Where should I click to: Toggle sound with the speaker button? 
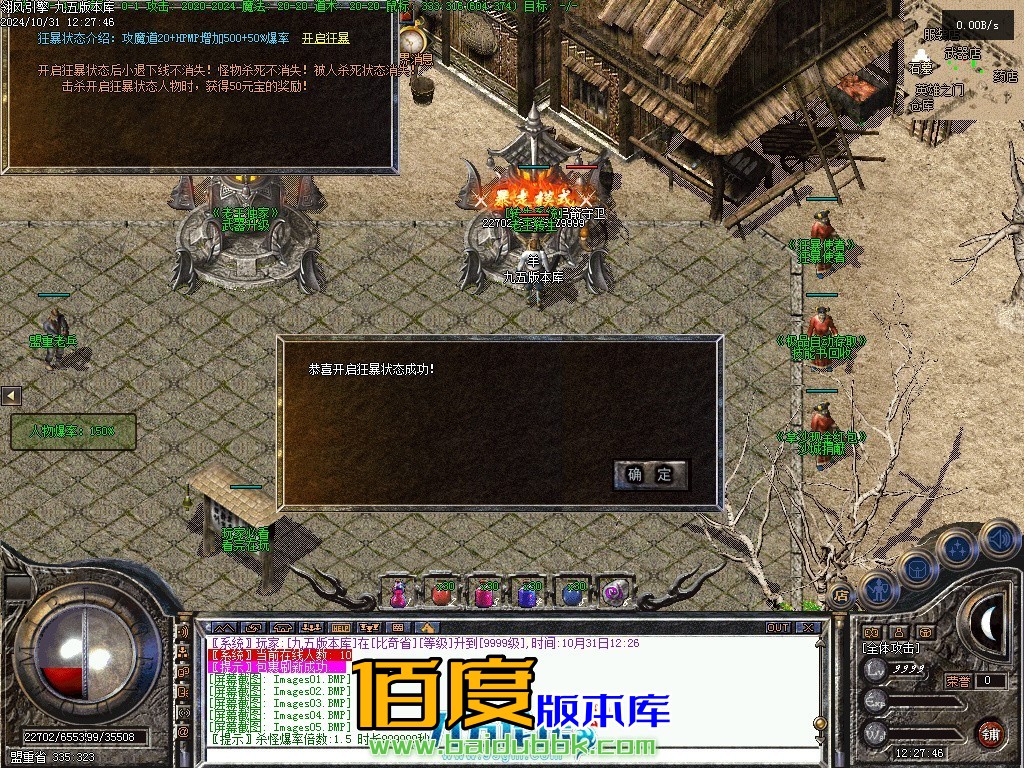999,539
